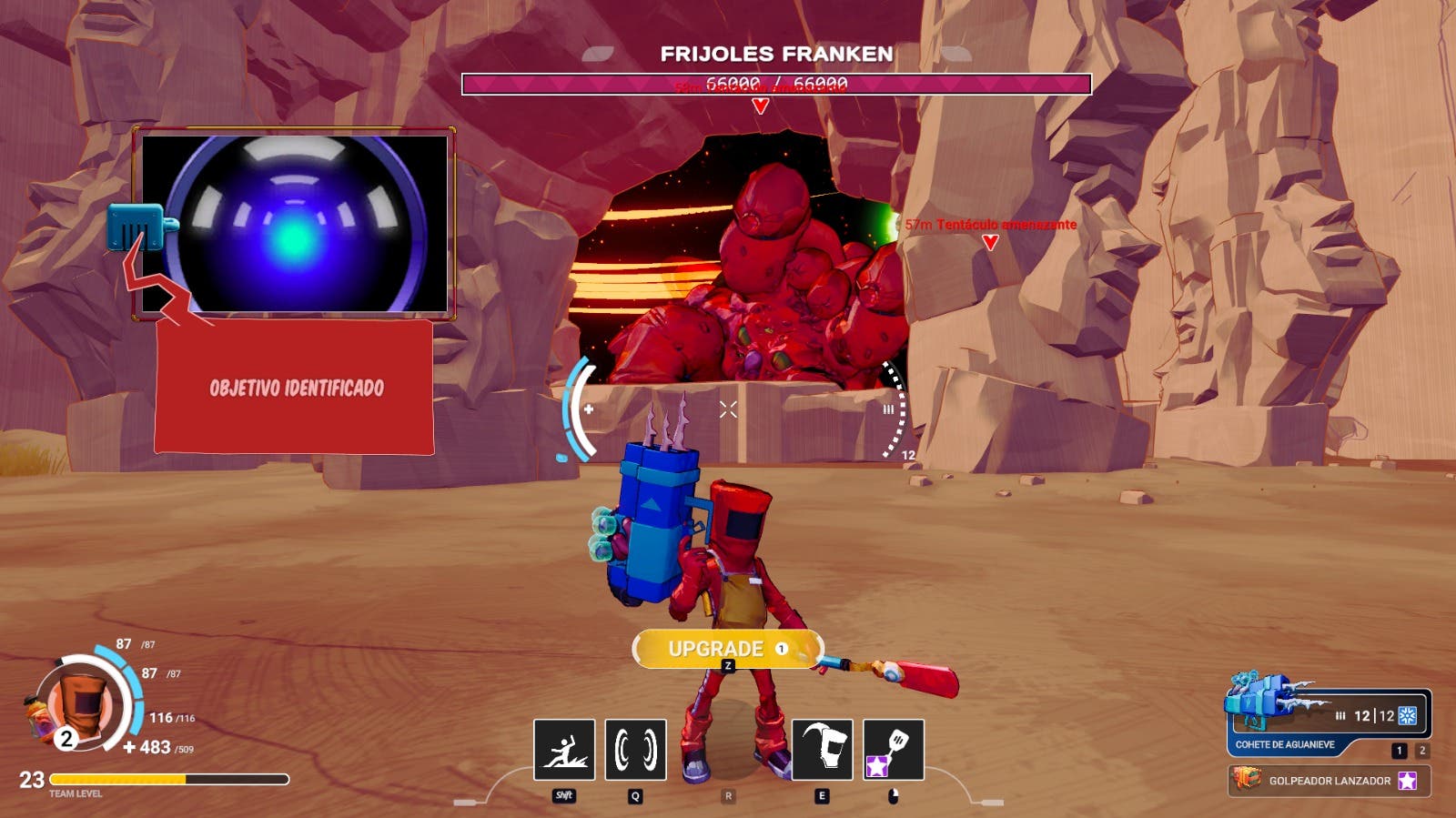This screenshot has height=818, width=1456.
Task: Activate the slide dash ability icon
Action: tap(564, 750)
